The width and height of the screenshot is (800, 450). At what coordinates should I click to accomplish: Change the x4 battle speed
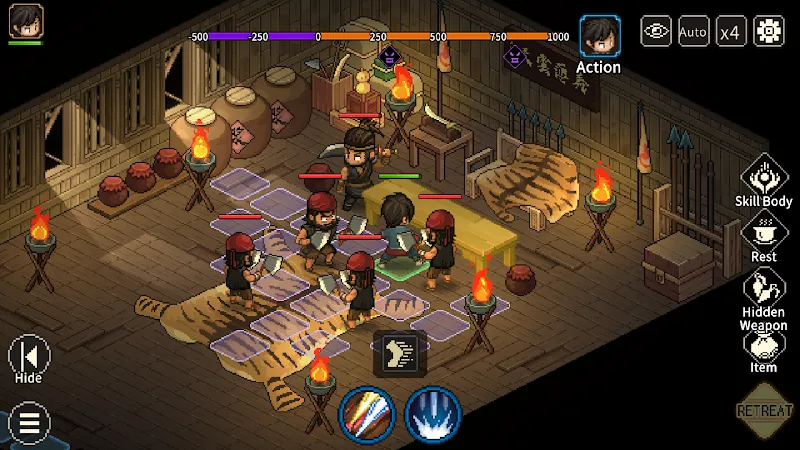pyautogui.click(x=731, y=31)
